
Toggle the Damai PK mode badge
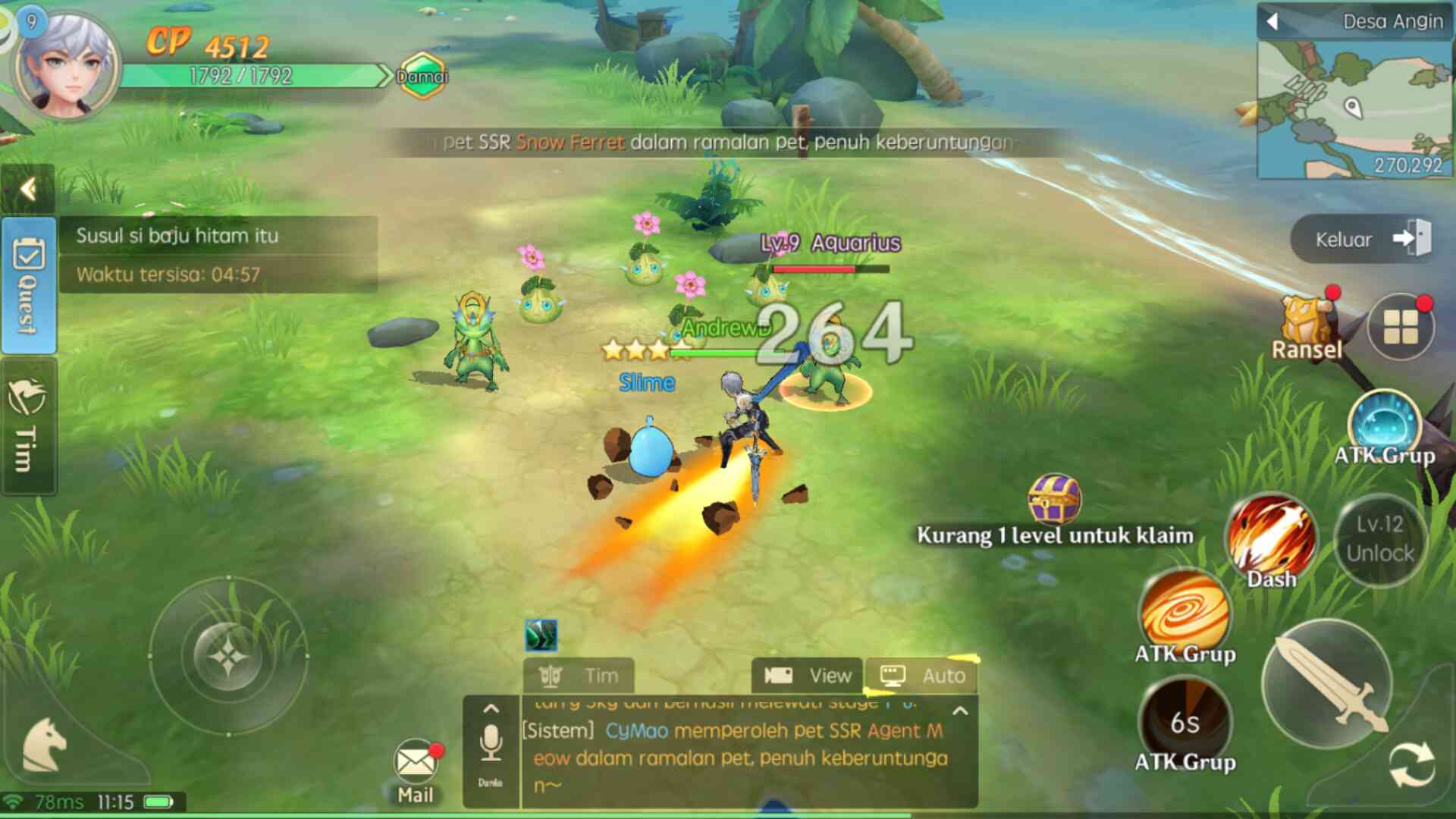422,76
